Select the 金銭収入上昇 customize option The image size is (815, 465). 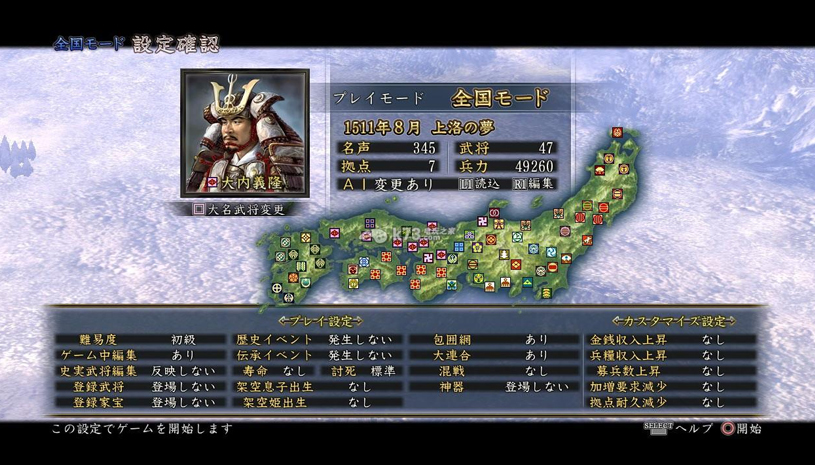671,340
